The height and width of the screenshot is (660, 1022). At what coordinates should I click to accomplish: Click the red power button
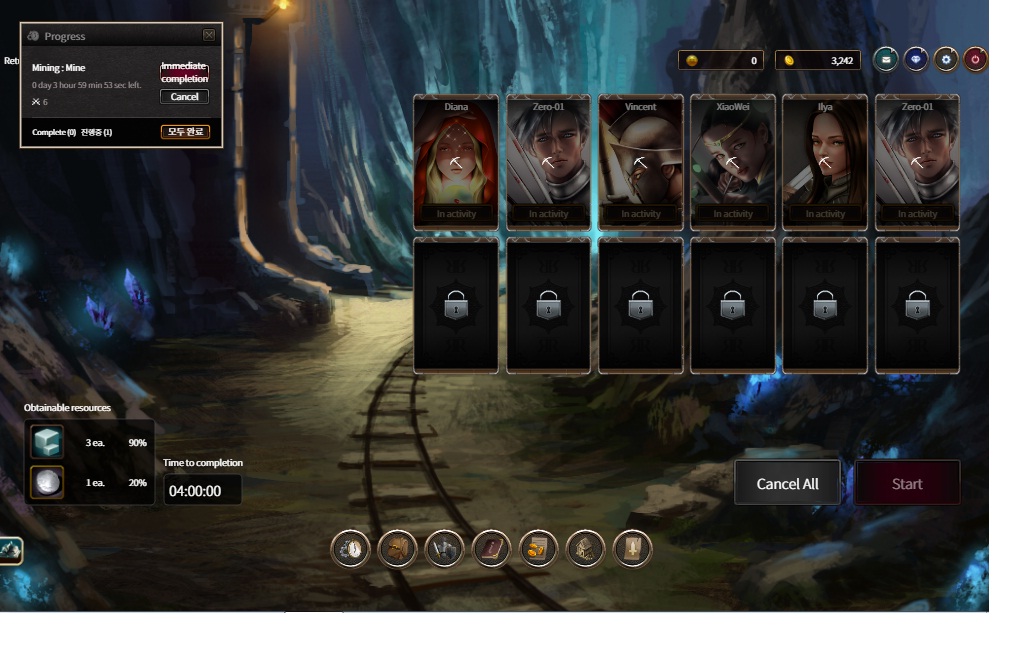tap(976, 60)
